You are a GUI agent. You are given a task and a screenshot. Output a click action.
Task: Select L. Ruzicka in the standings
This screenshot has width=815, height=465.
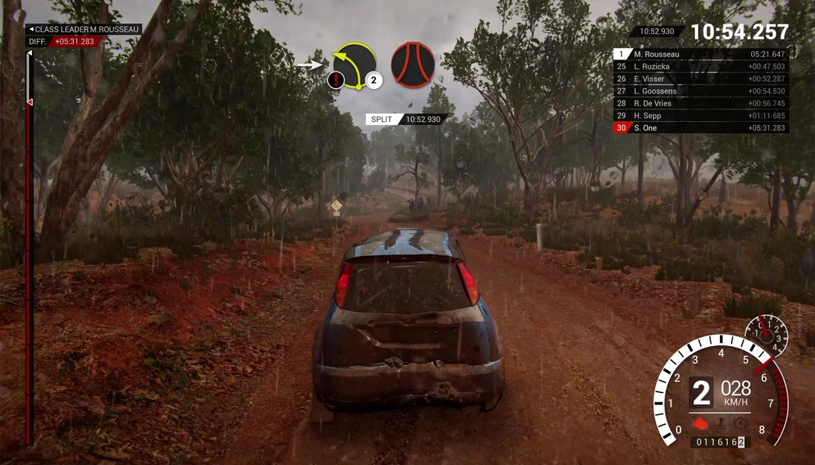coord(700,67)
